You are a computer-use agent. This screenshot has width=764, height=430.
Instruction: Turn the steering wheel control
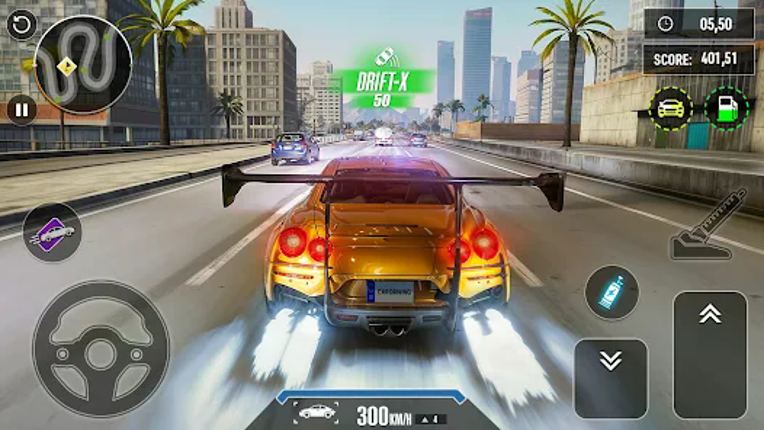100,349
